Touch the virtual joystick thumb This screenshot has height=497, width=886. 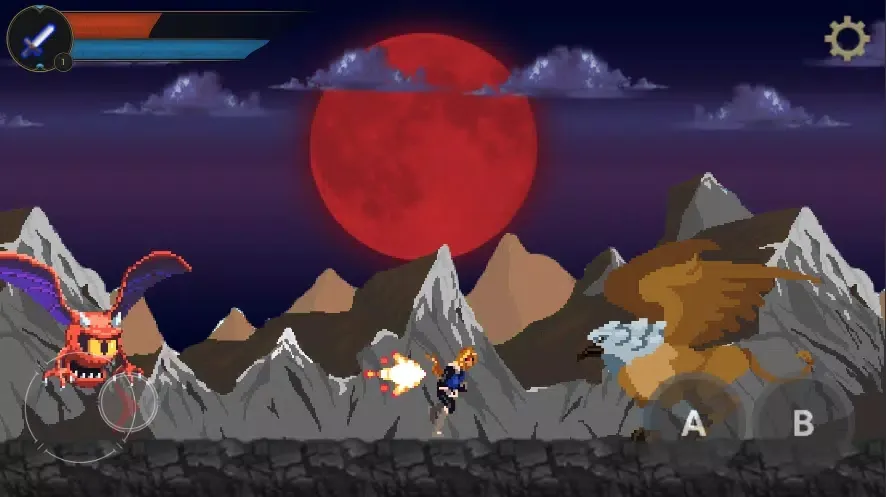tap(128, 403)
